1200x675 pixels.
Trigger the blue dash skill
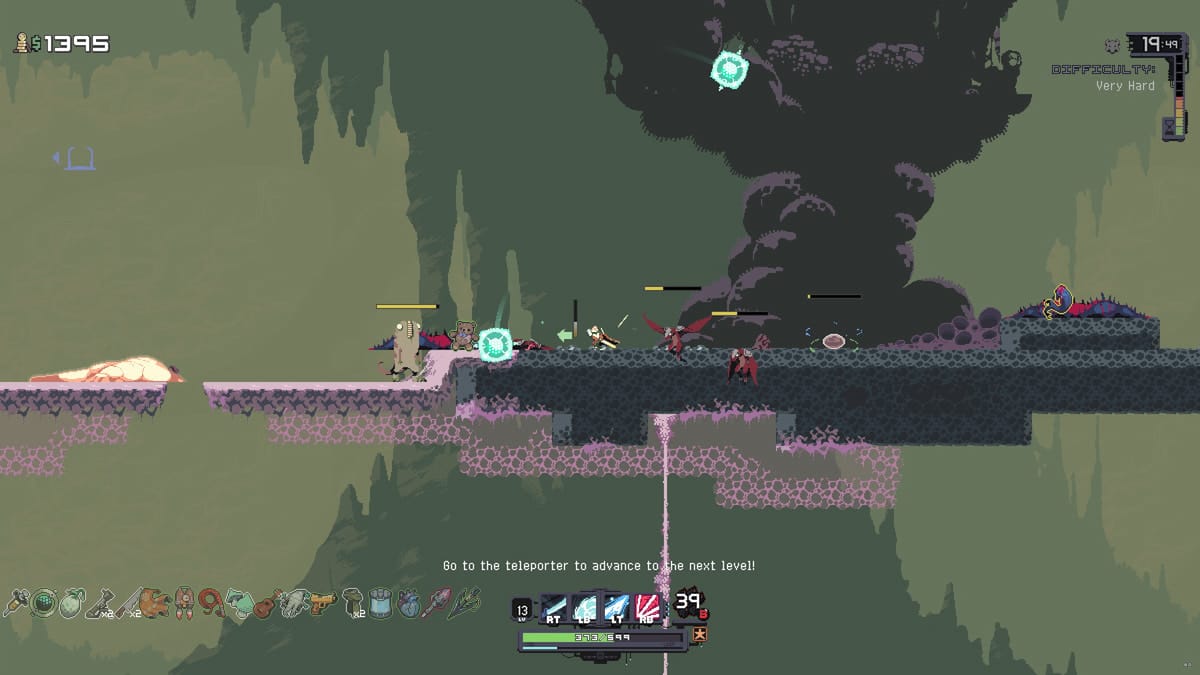pyautogui.click(x=615, y=608)
